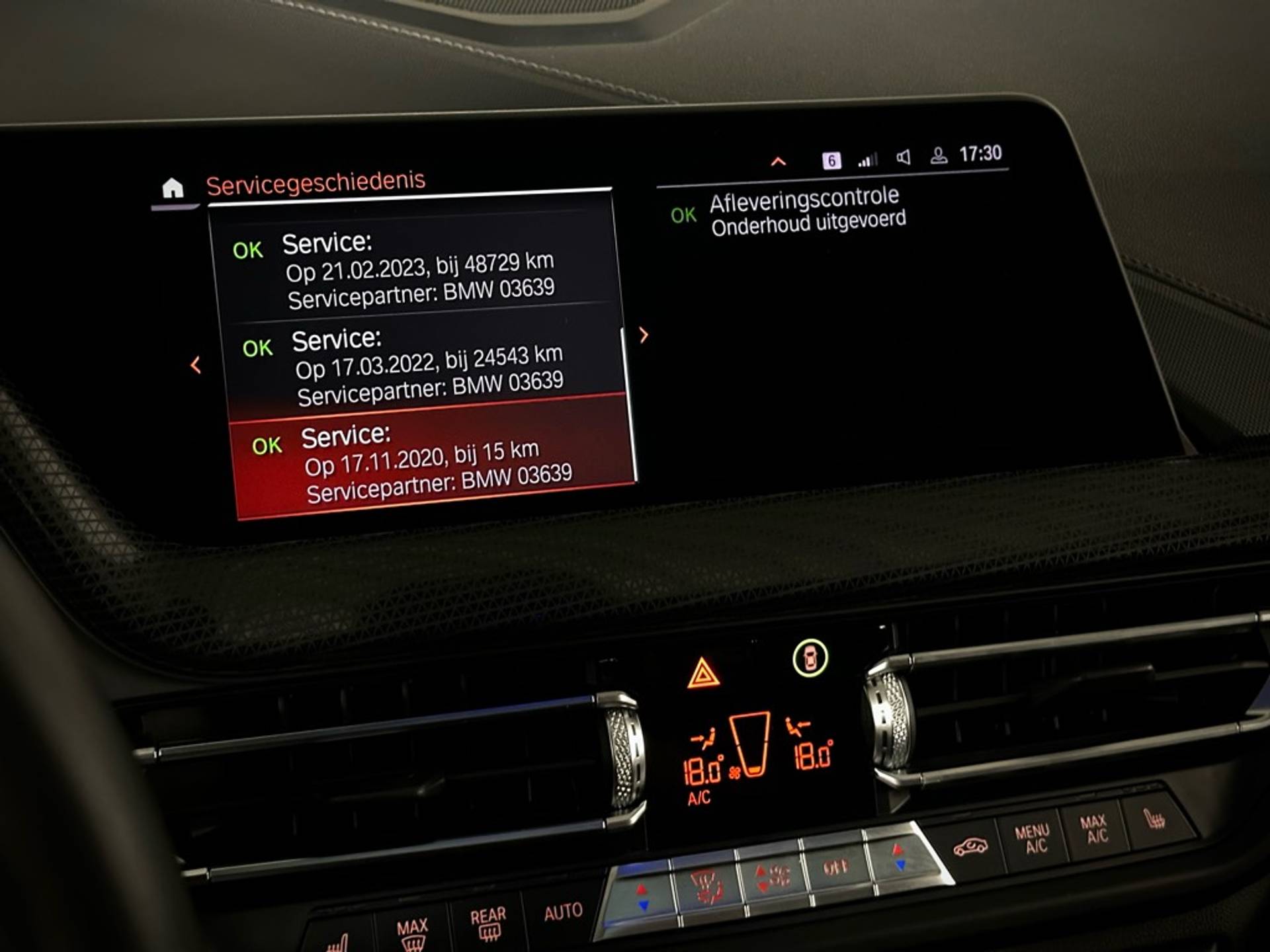
Task: Choose the highlighted 17.11.2020 service entry
Action: 433,463
